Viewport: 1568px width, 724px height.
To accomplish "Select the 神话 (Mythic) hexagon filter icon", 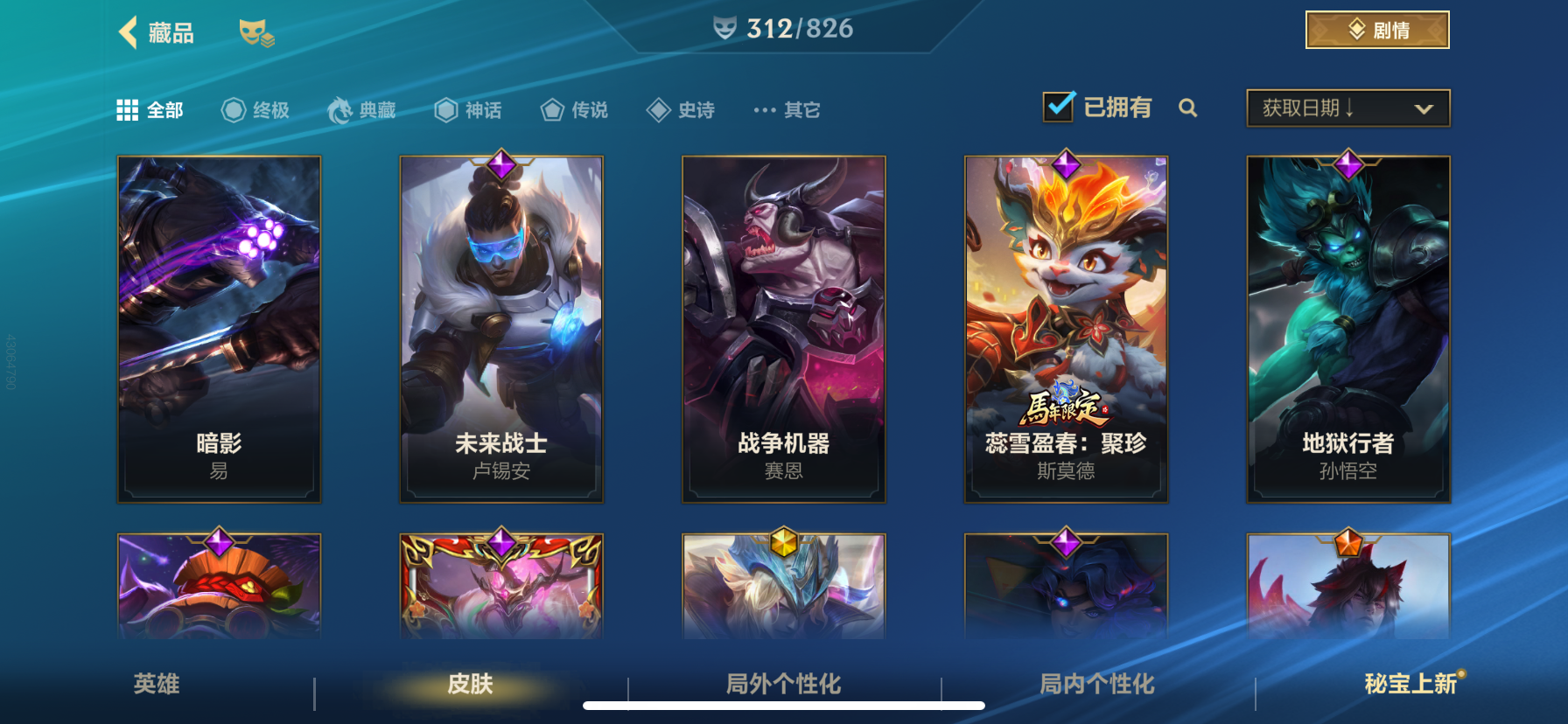I will click(445, 108).
